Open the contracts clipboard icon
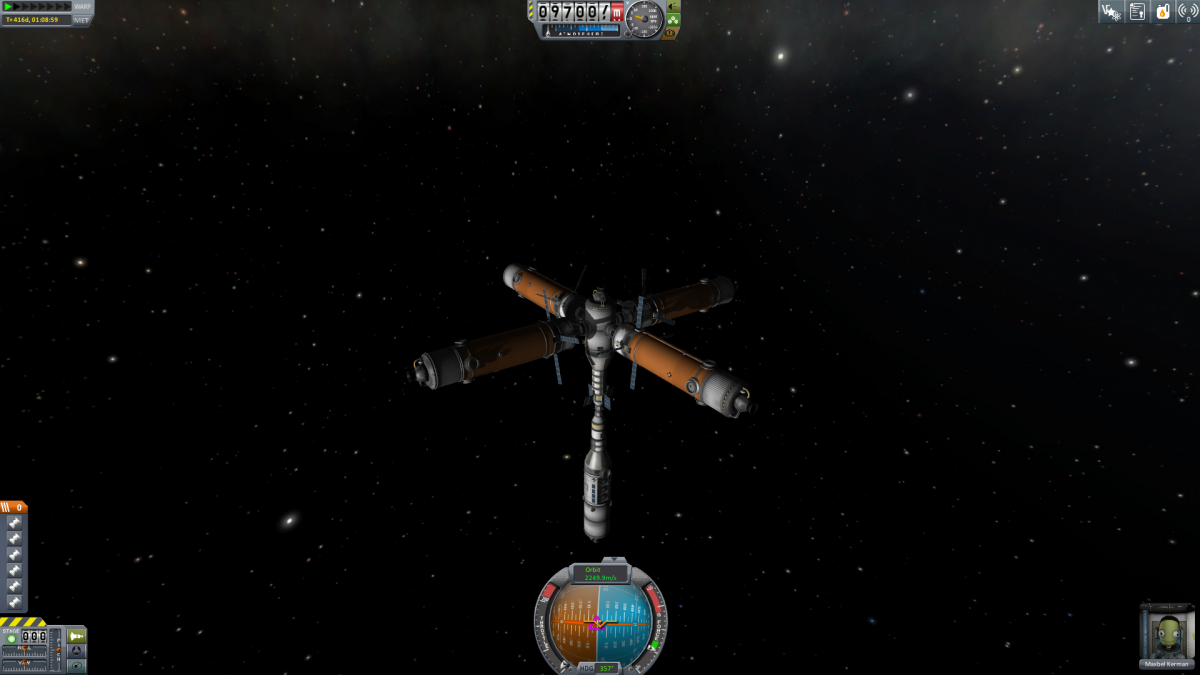This screenshot has width=1200, height=675. 1137,12
